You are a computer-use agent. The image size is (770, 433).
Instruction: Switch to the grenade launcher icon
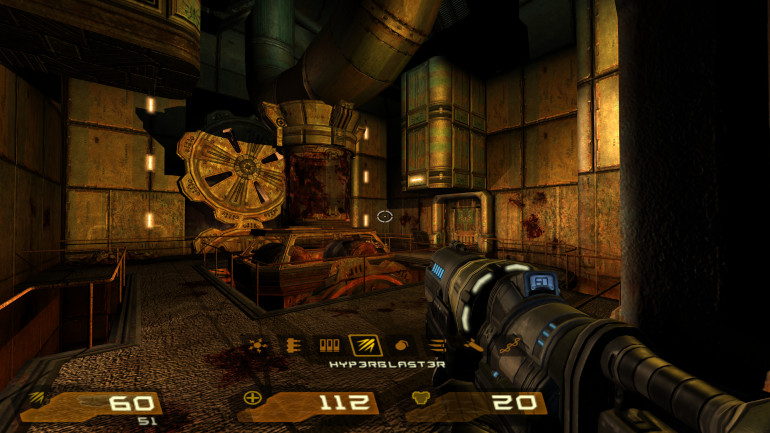point(401,346)
